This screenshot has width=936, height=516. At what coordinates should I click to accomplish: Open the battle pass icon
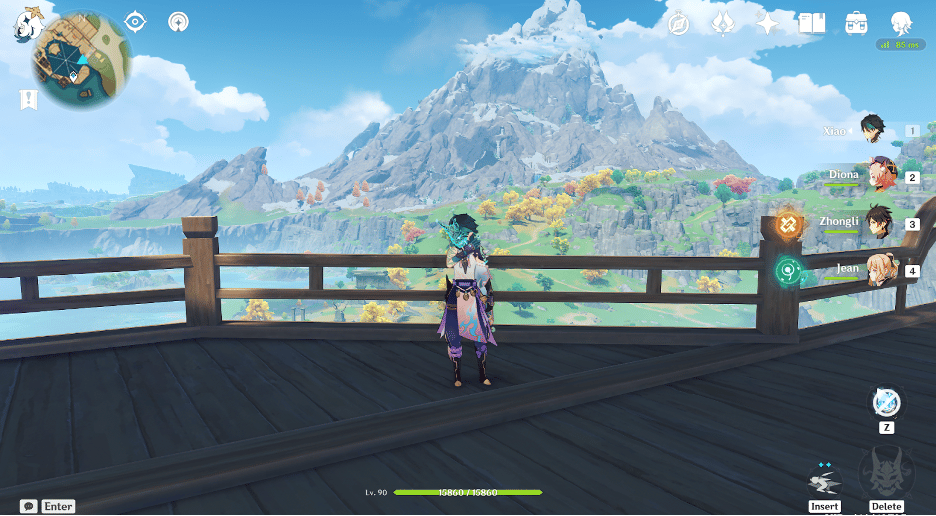point(723,23)
